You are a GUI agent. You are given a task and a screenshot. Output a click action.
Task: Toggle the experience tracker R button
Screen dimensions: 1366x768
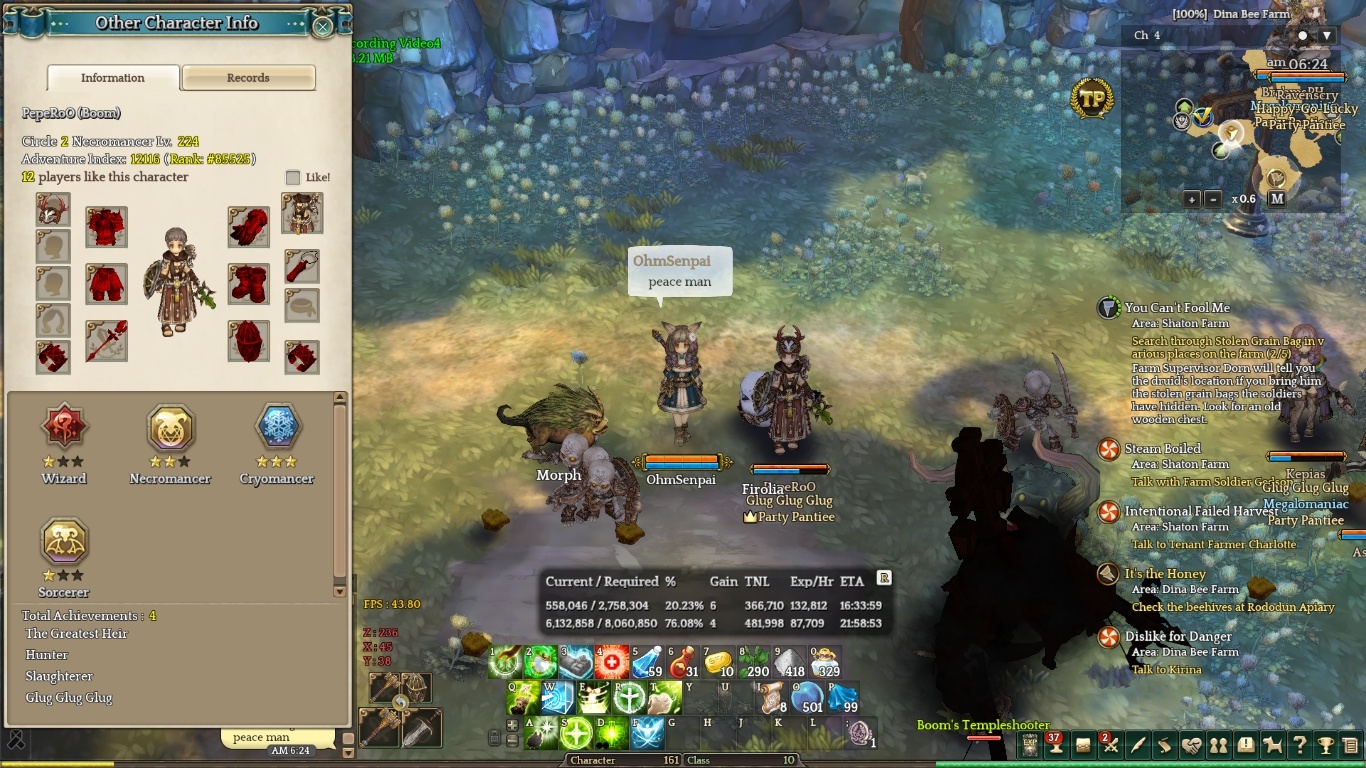pos(883,578)
